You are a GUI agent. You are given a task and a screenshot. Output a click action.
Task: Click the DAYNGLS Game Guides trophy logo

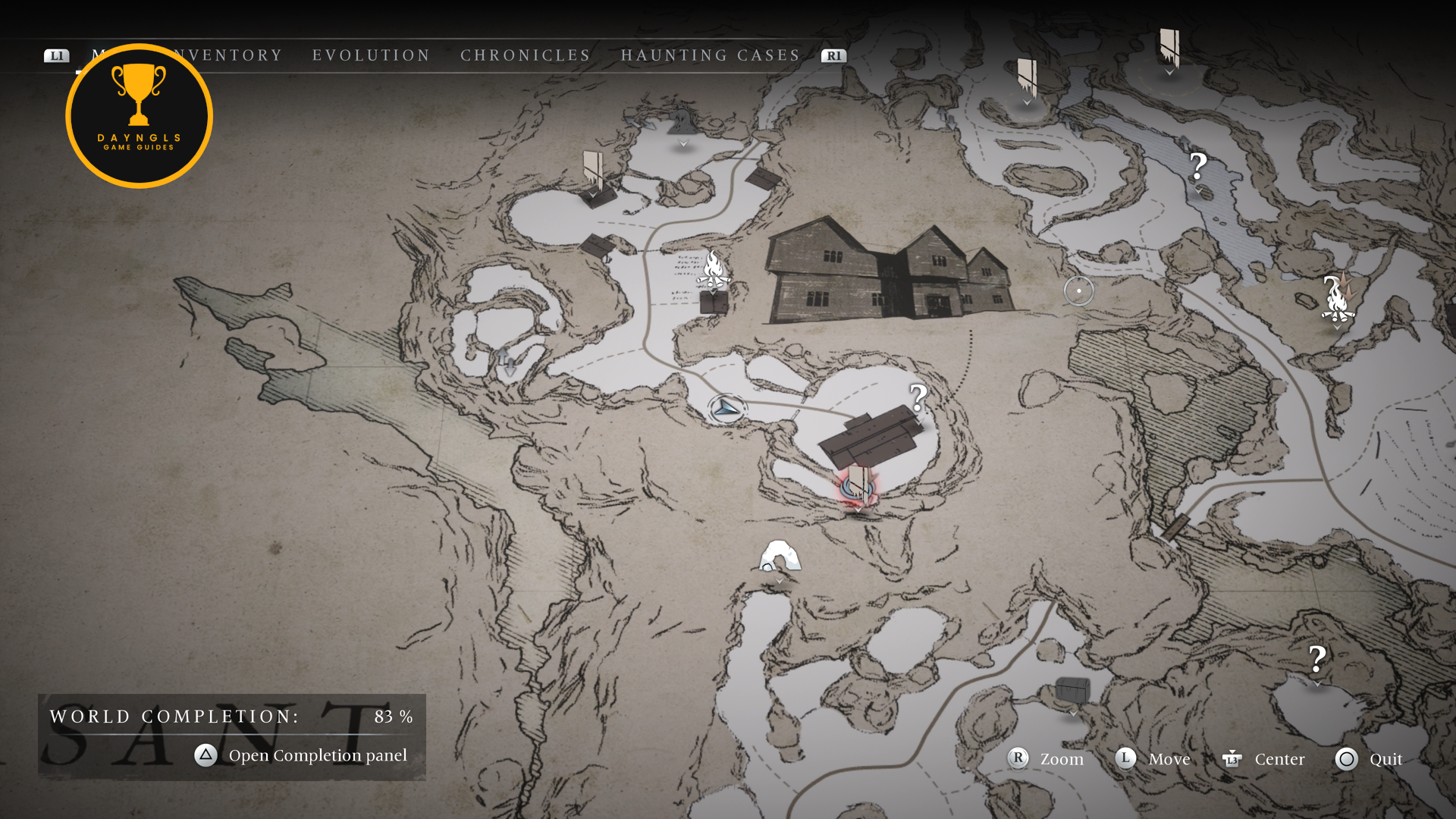coord(139,115)
